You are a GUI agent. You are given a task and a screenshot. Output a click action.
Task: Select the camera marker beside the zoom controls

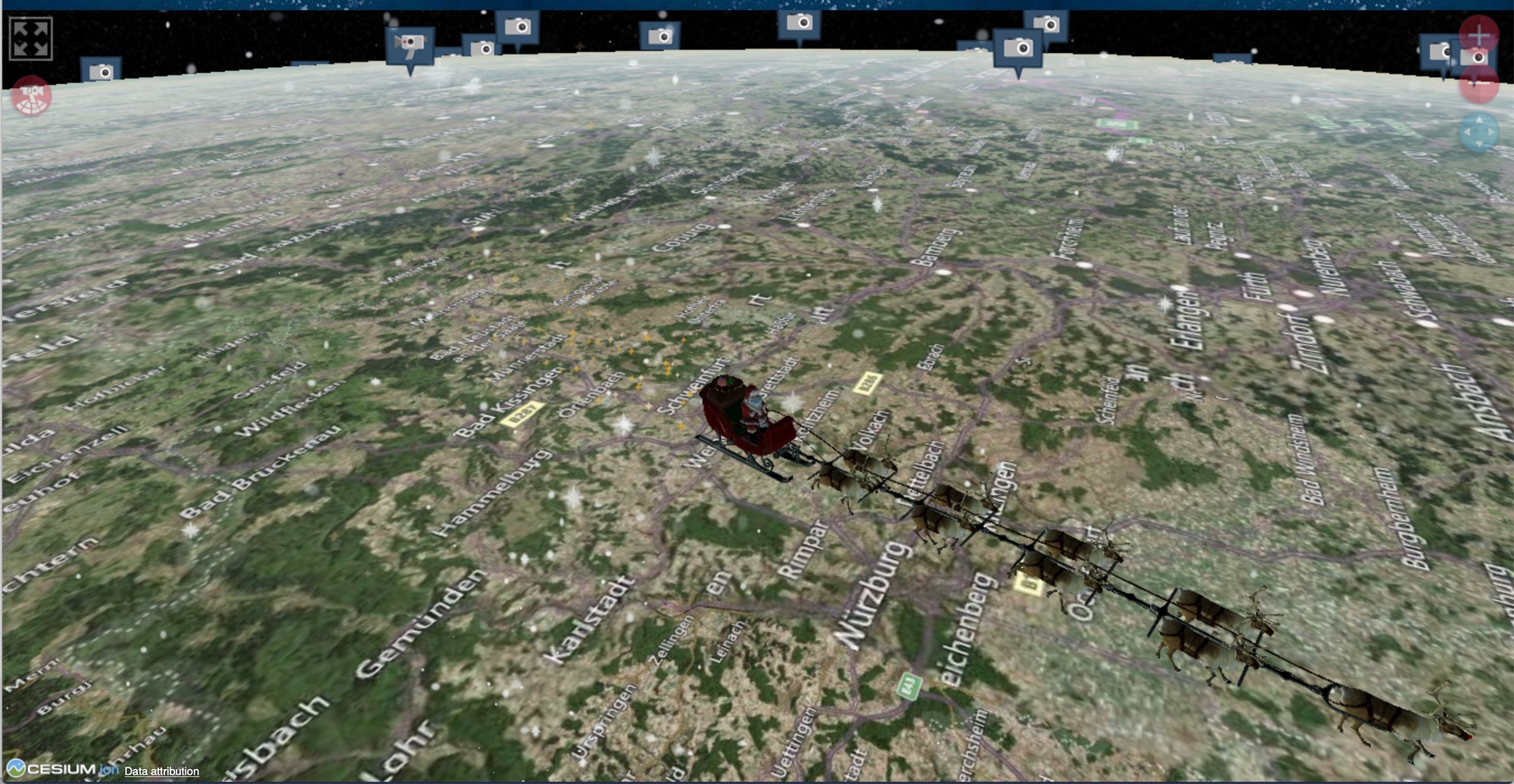point(1474,57)
